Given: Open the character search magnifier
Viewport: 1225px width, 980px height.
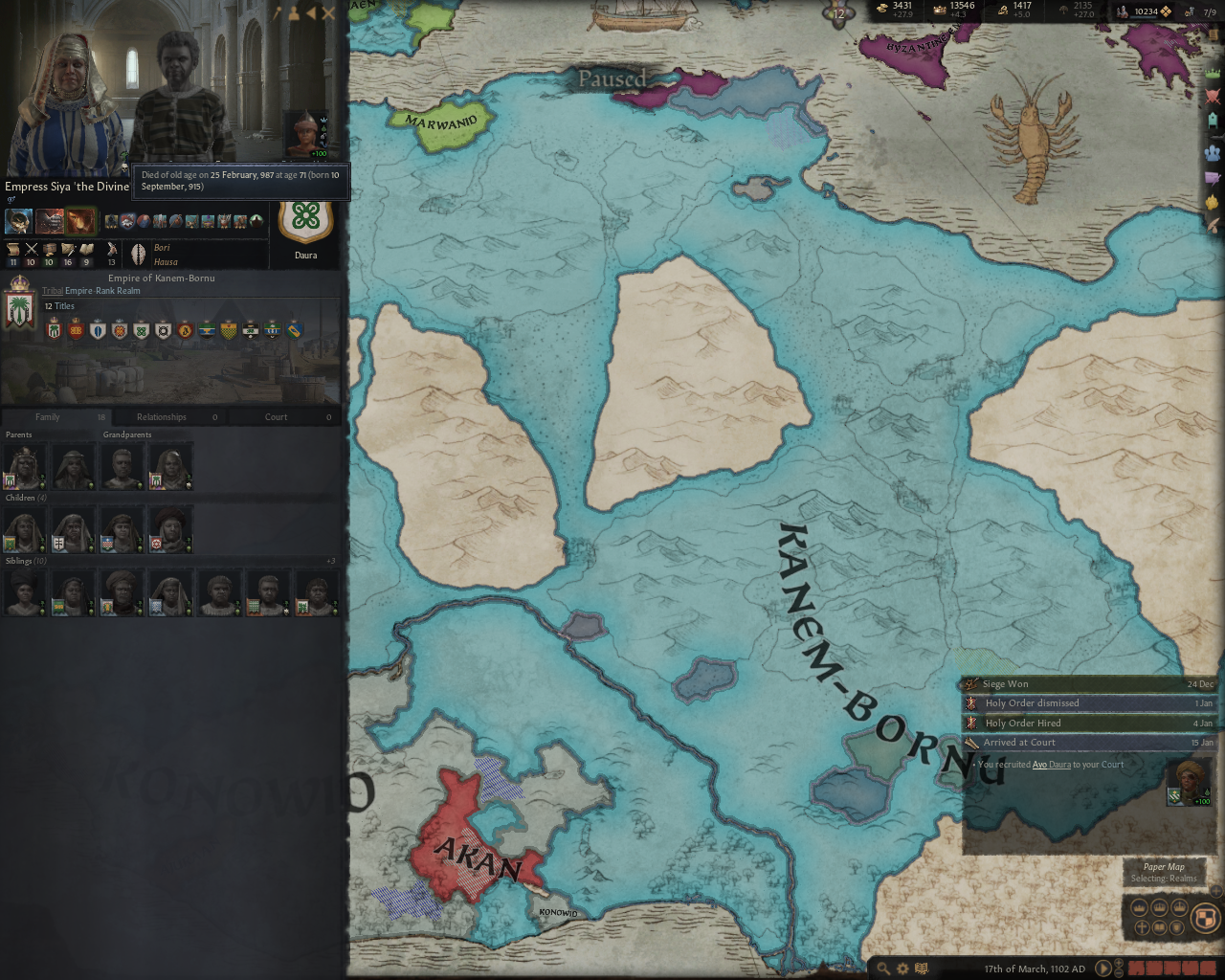Looking at the screenshot, I should point(884,968).
